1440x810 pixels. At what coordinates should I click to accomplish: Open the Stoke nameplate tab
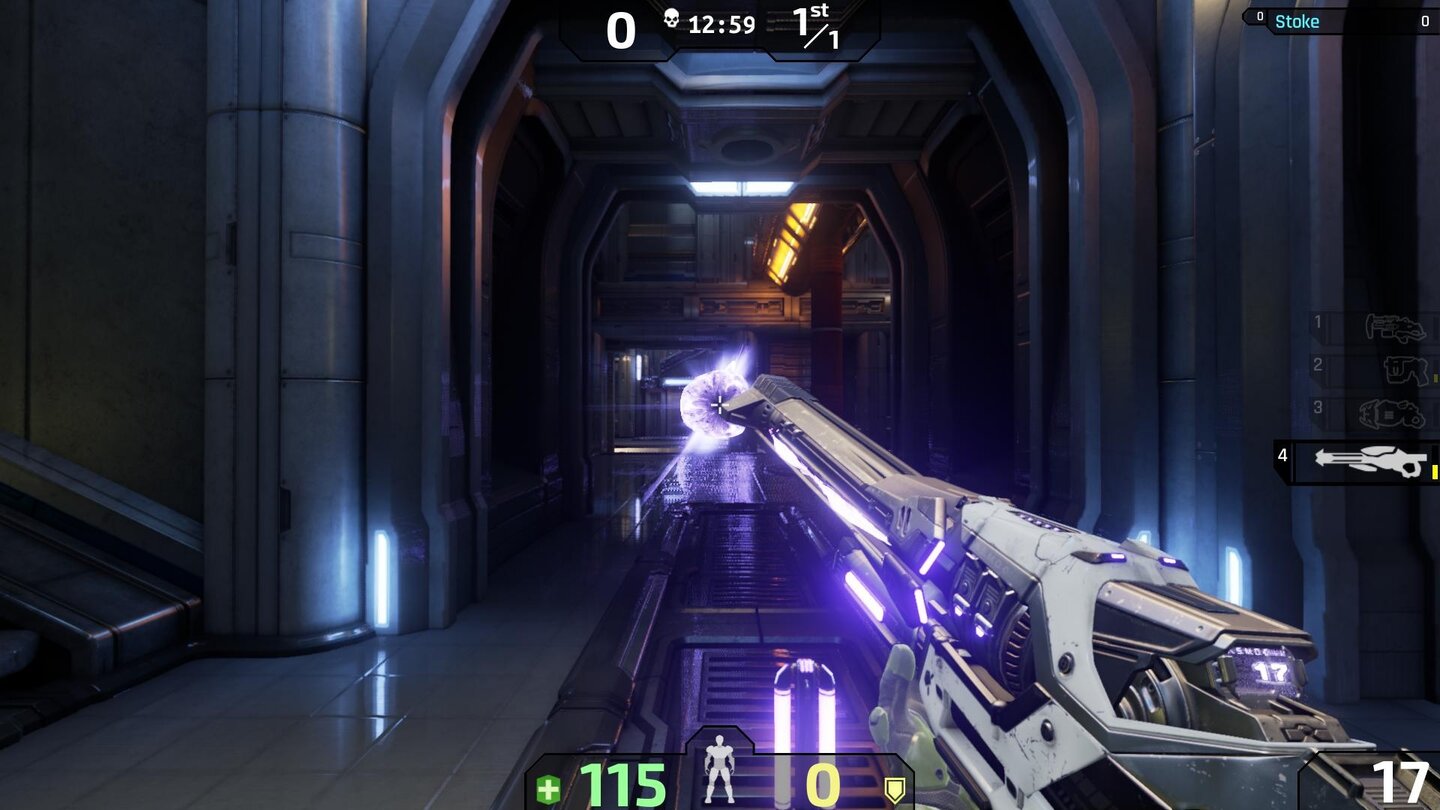1298,21
